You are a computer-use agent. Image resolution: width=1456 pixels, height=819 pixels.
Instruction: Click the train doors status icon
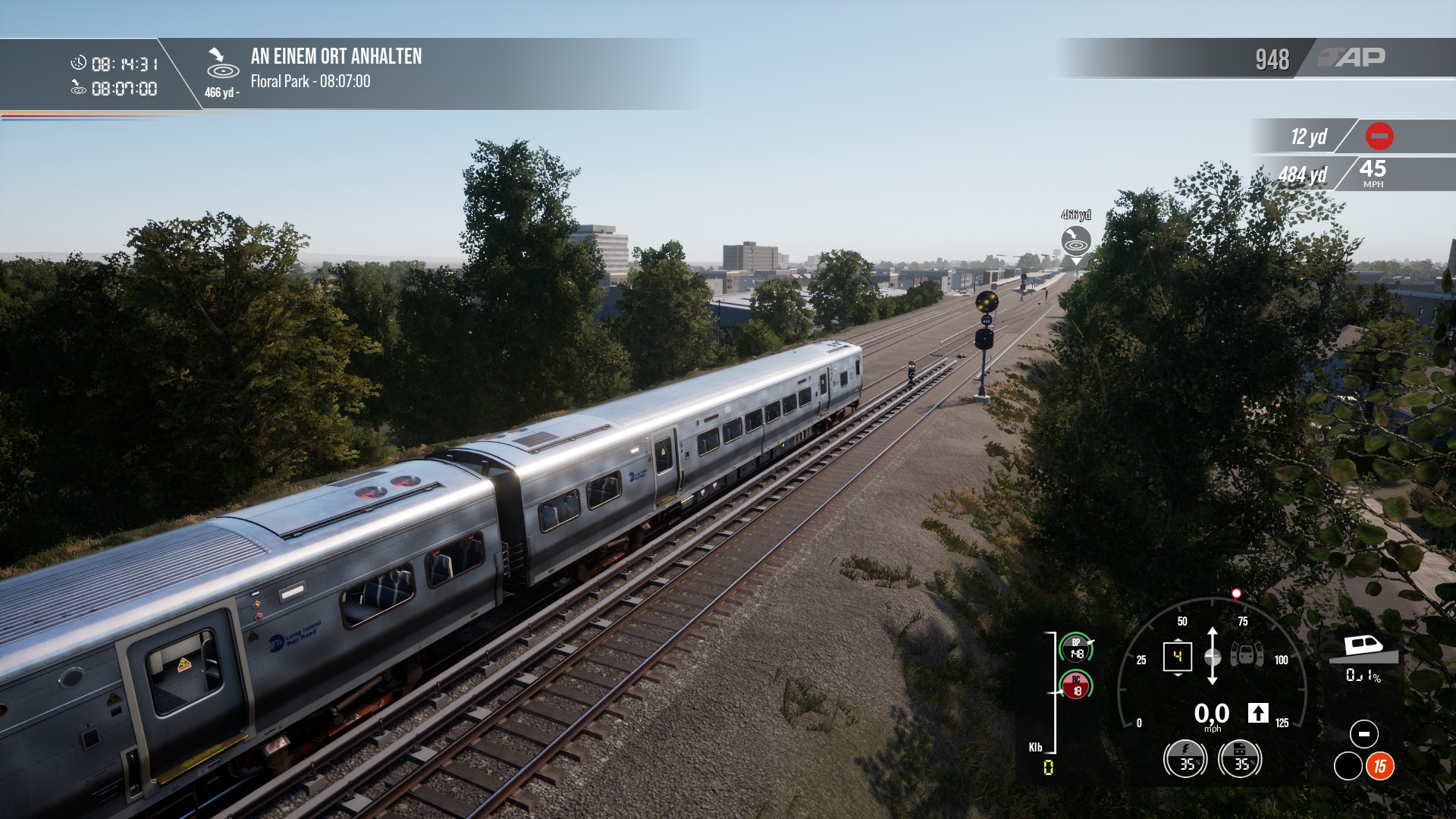pyautogui.click(x=1246, y=654)
